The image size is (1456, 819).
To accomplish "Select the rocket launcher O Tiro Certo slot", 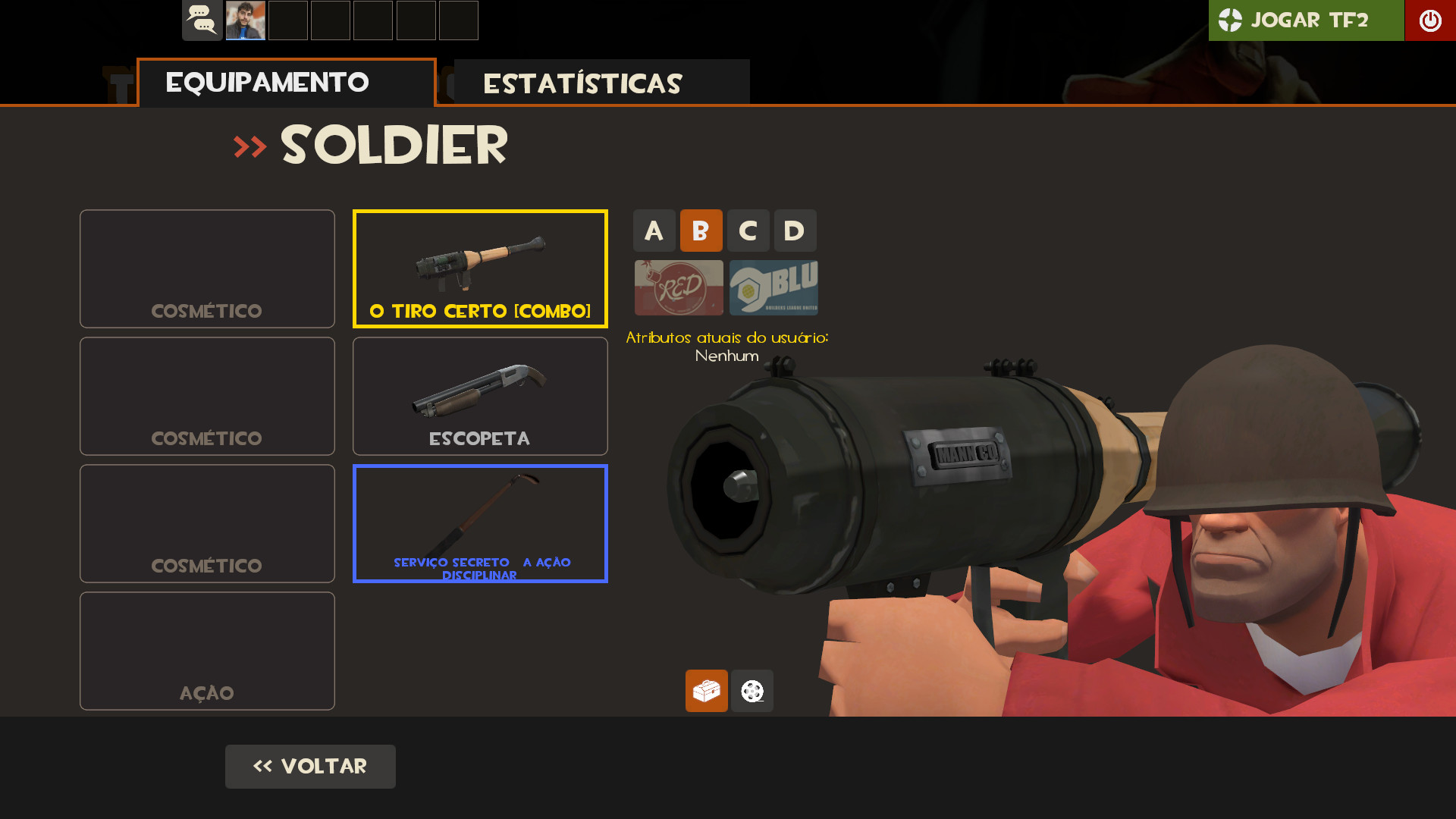I will pyautogui.click(x=479, y=268).
